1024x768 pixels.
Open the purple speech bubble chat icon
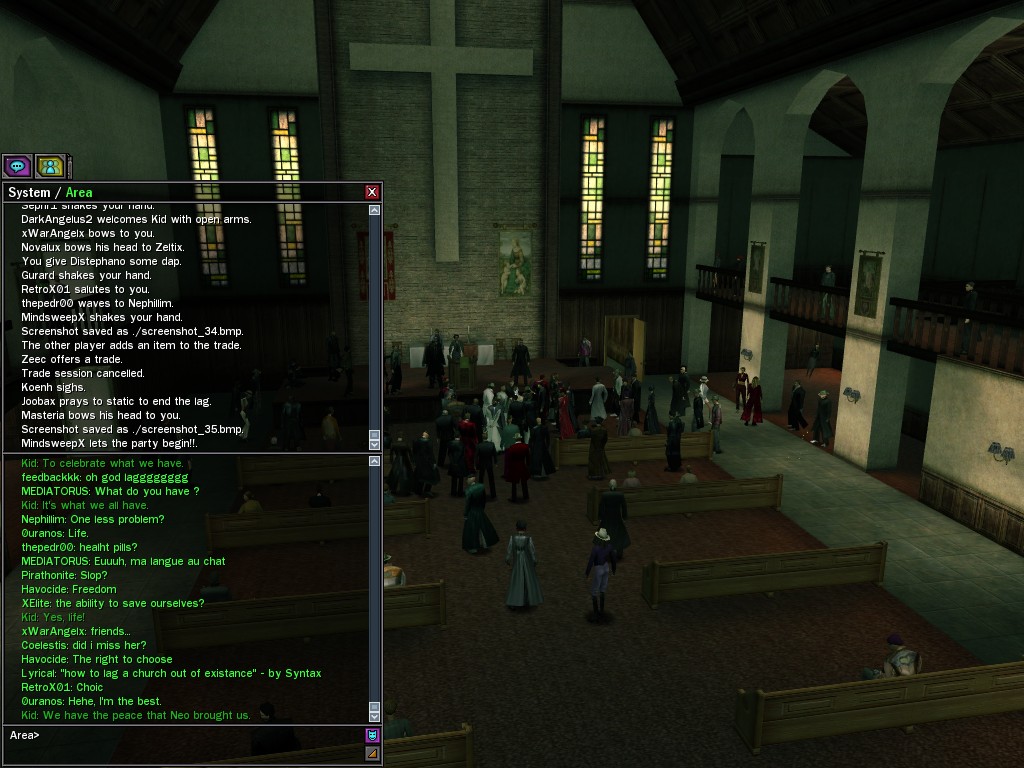pyautogui.click(x=17, y=166)
